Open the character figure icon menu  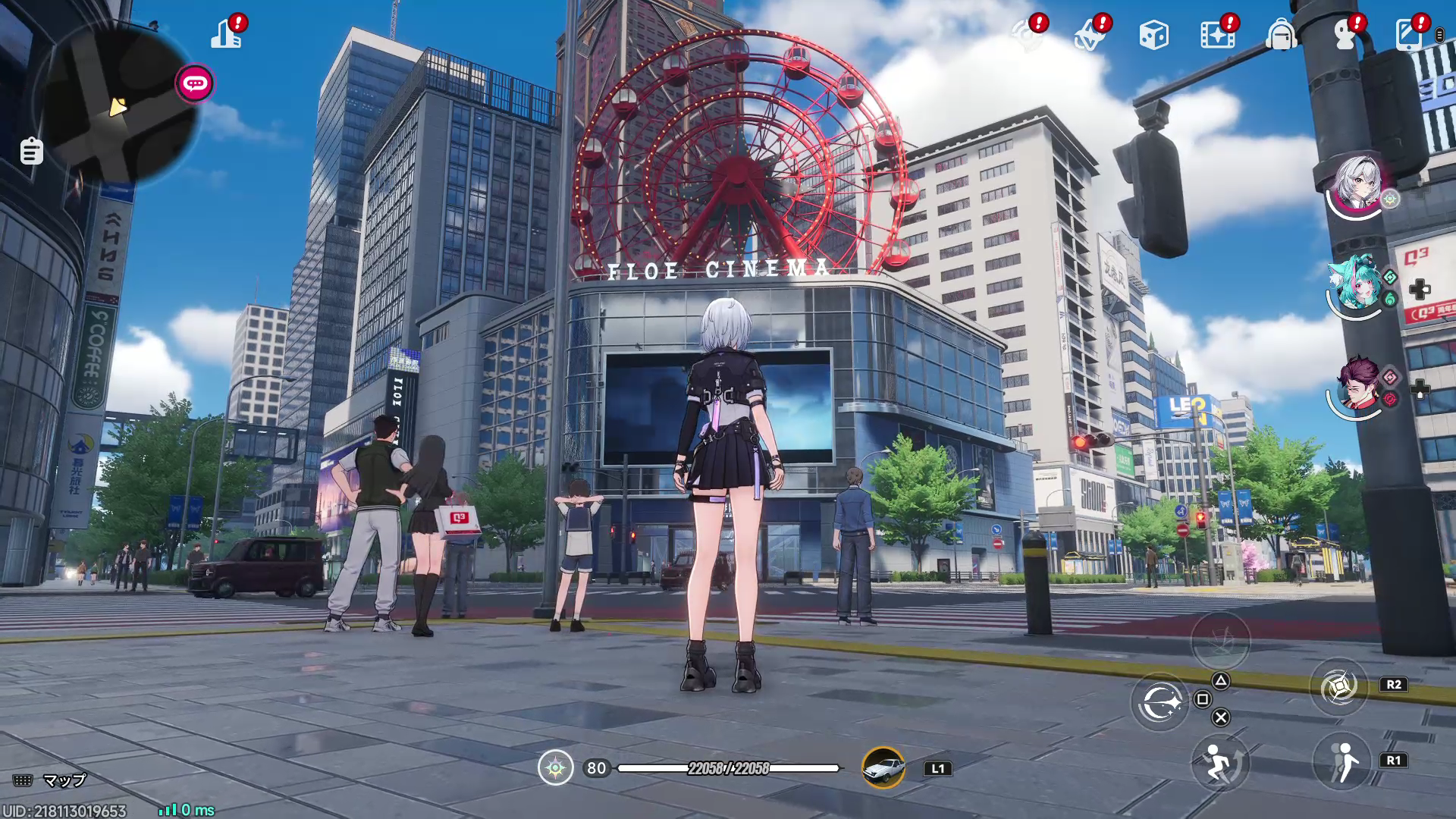[x=1345, y=35]
